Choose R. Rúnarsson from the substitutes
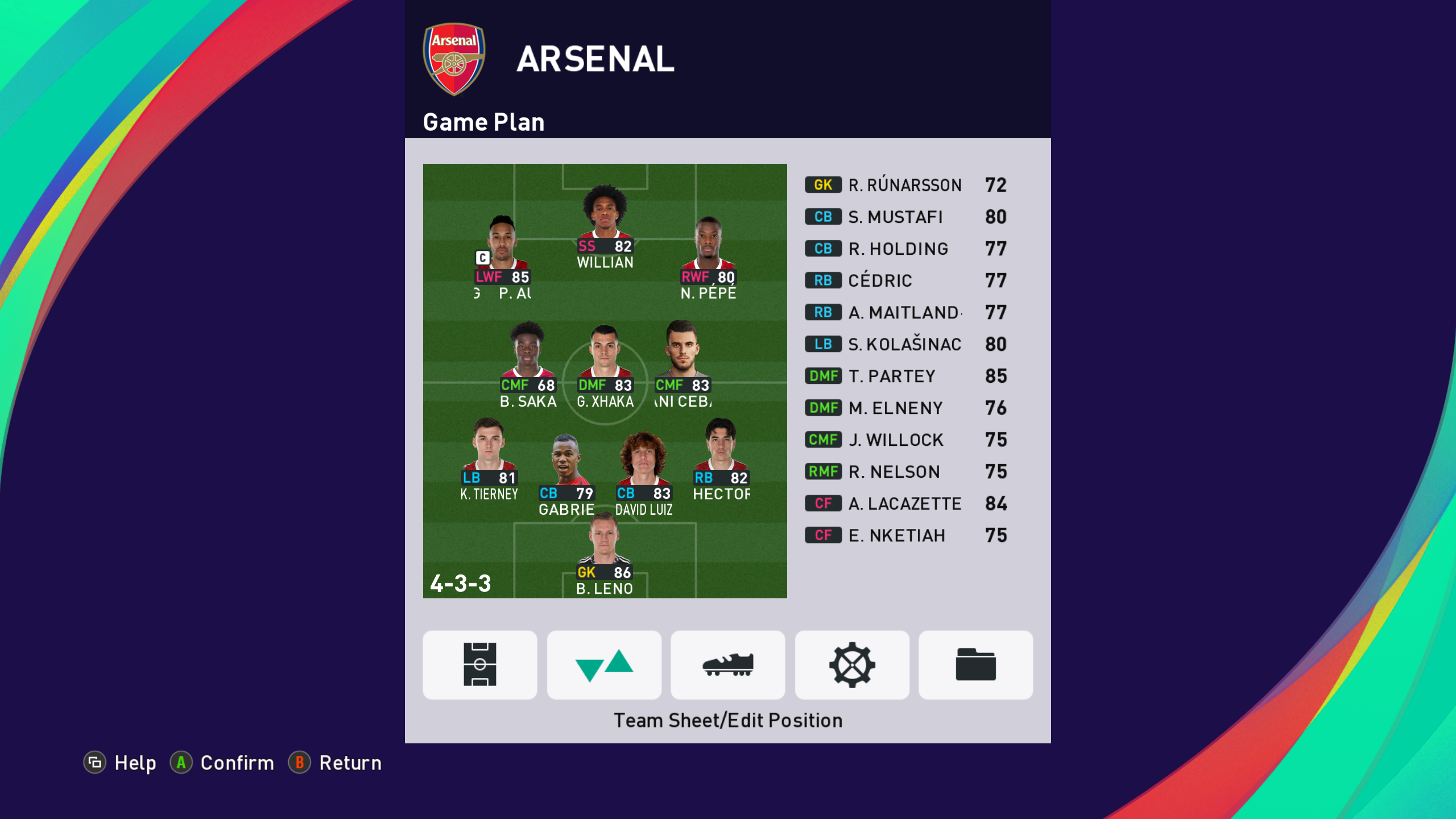 [x=905, y=185]
